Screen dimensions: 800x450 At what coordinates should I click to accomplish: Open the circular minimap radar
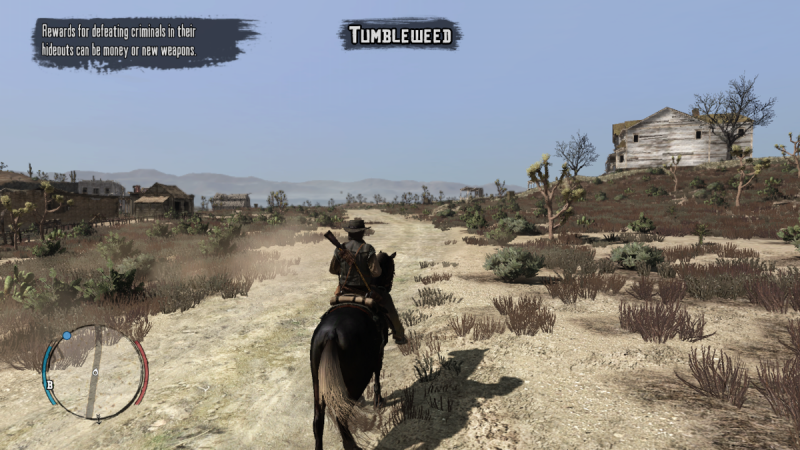click(x=95, y=372)
